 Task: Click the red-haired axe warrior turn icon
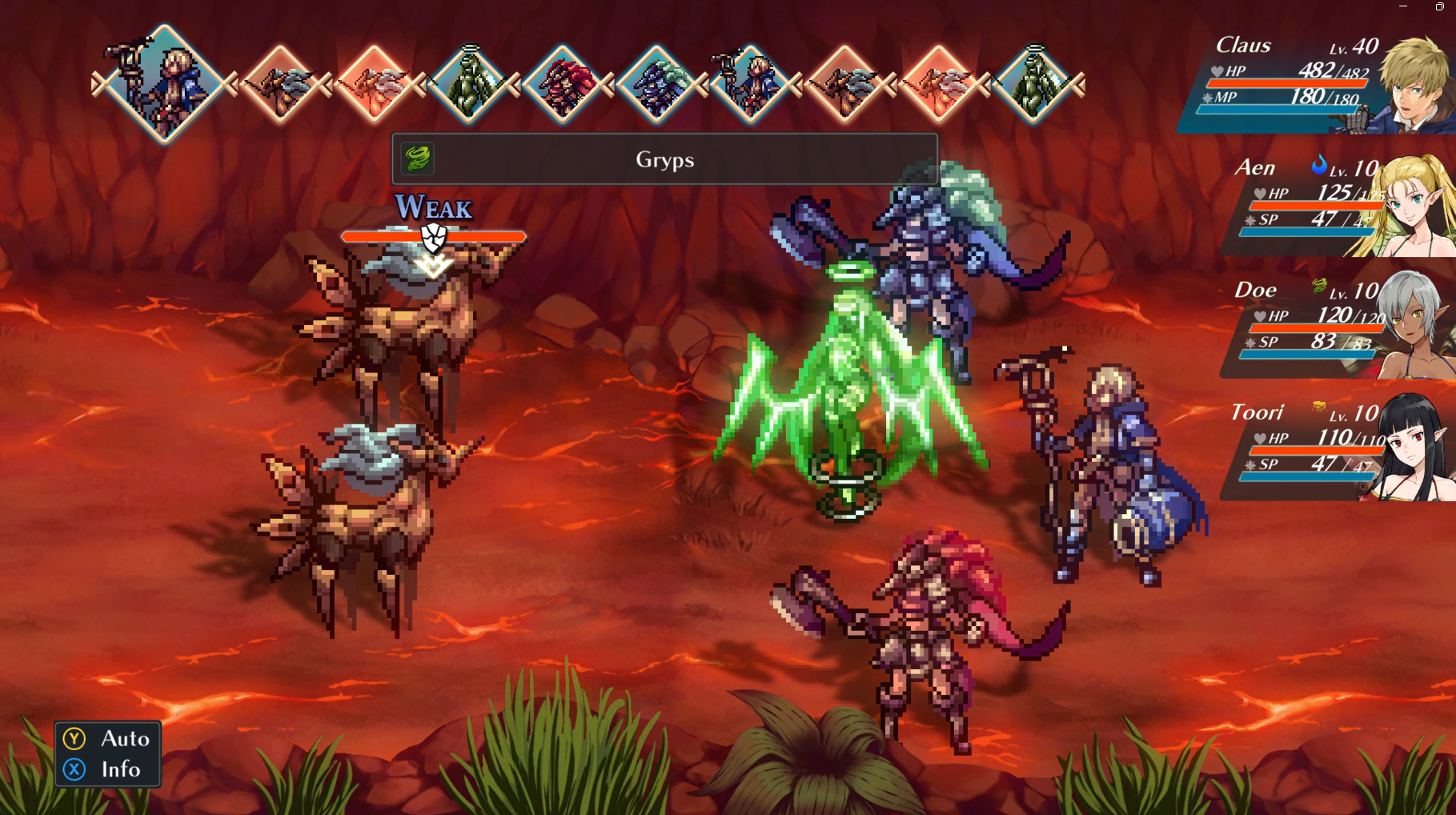pyautogui.click(x=564, y=84)
